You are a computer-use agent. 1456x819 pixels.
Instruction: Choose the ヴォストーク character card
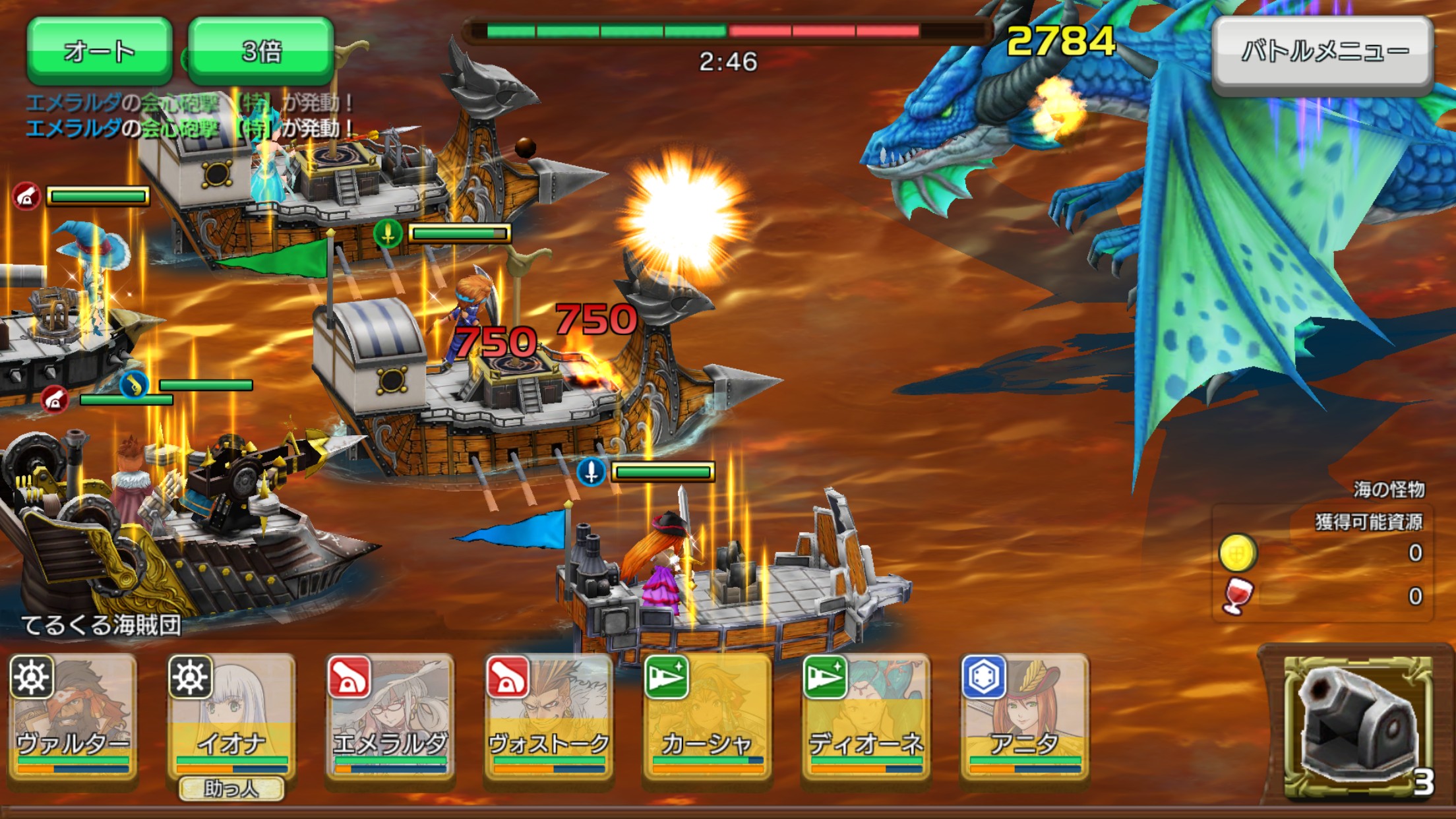(549, 717)
